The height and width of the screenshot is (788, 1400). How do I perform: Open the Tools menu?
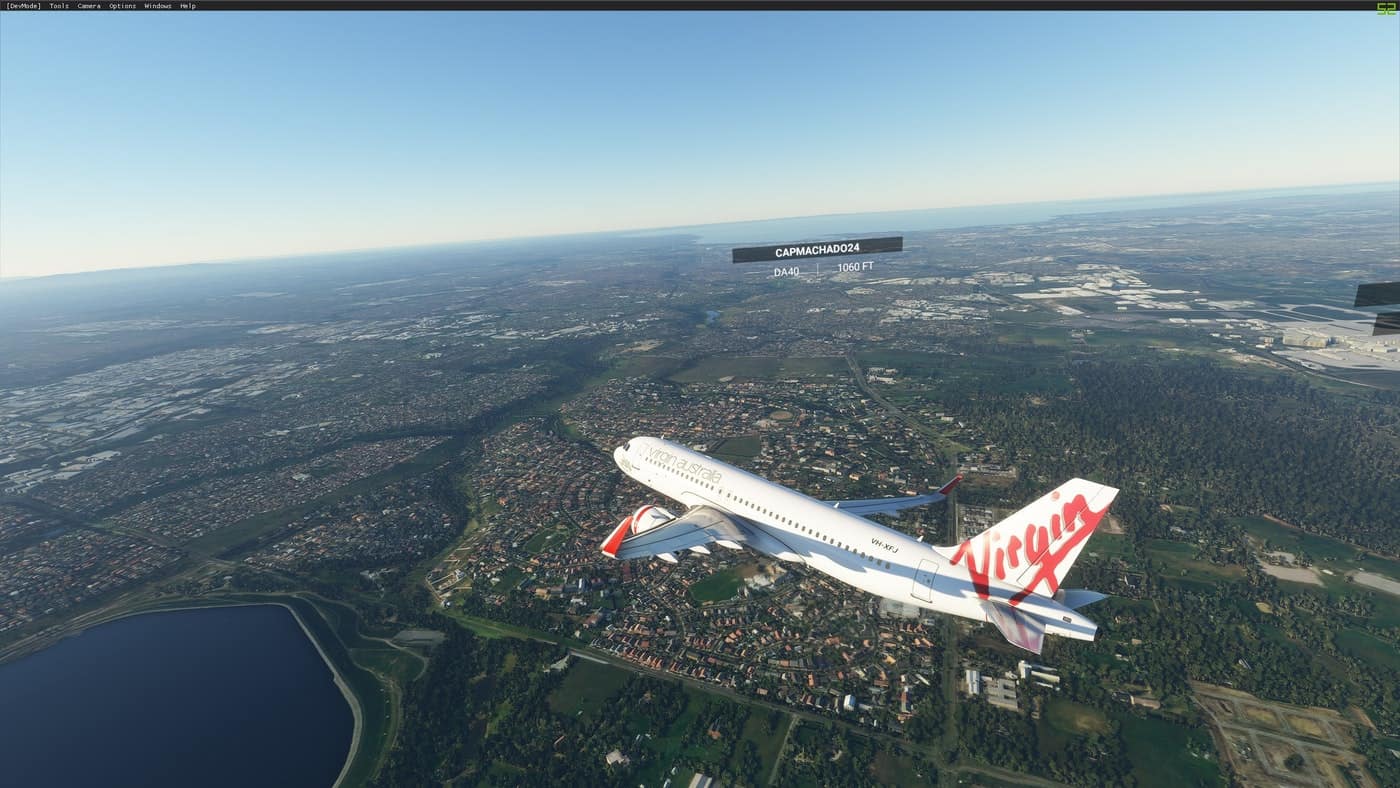click(59, 6)
